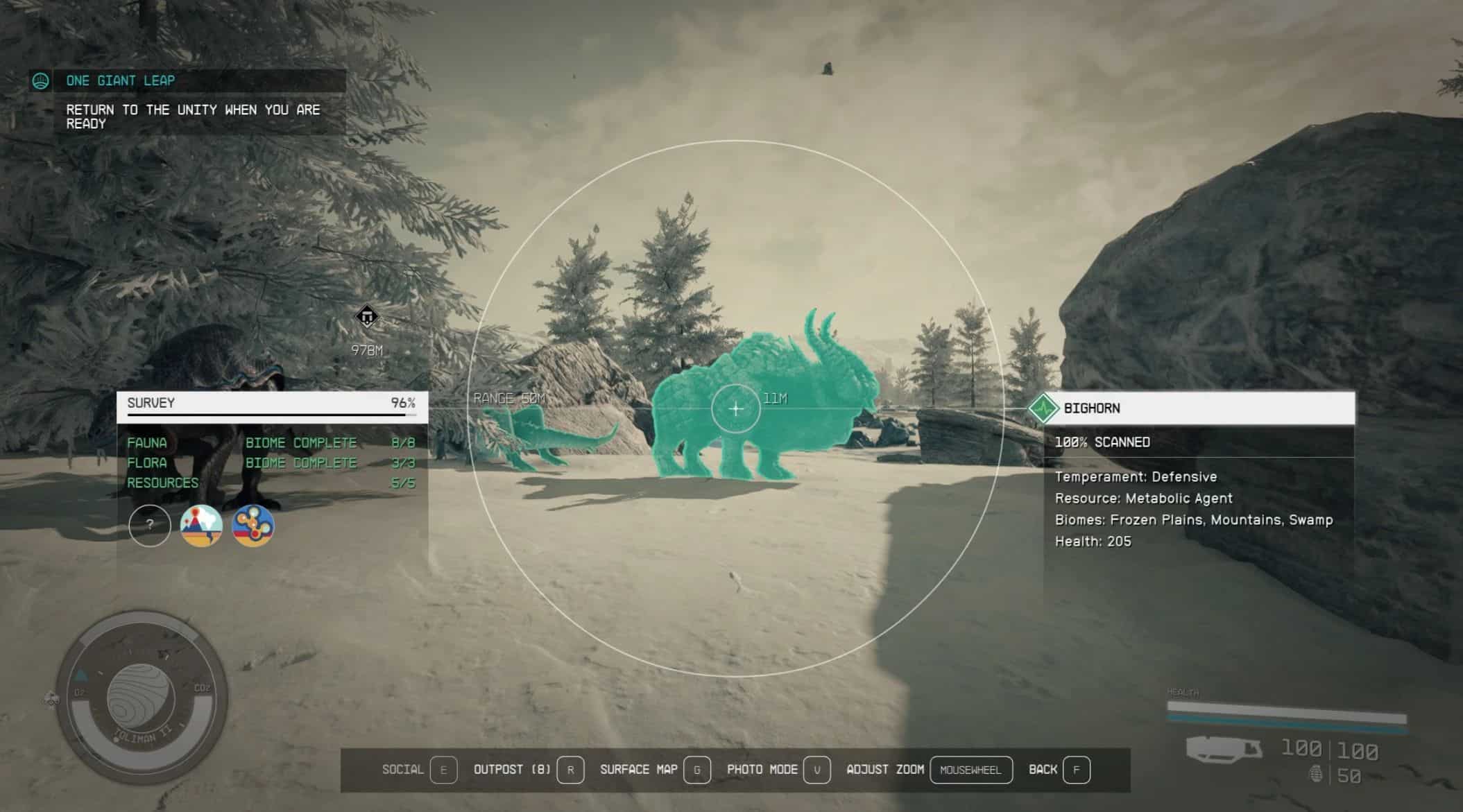Select the blue molecule trait icon
The image size is (1463, 812).
tap(253, 525)
